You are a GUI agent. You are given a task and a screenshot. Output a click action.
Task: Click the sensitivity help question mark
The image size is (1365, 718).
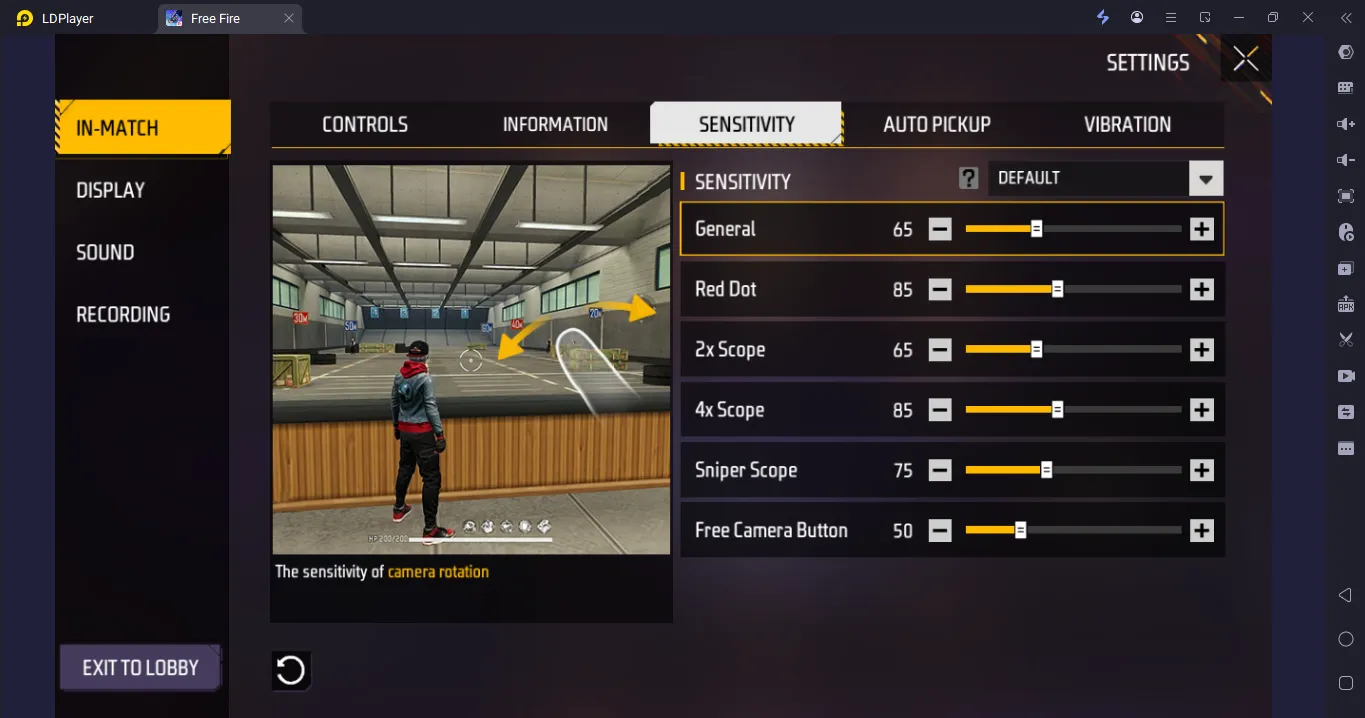click(968, 178)
